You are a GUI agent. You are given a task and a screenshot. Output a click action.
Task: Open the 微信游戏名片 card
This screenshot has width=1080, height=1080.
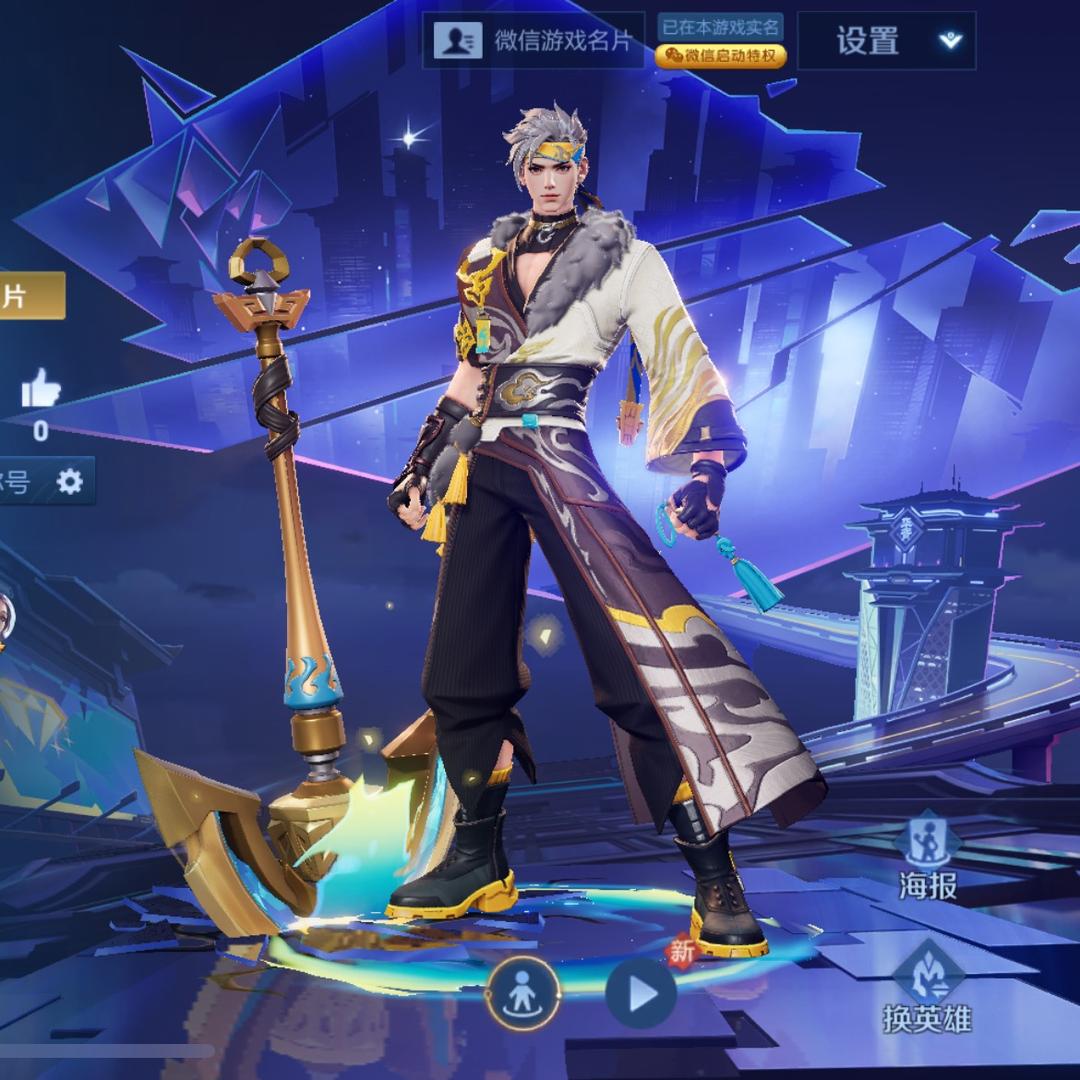[533, 40]
